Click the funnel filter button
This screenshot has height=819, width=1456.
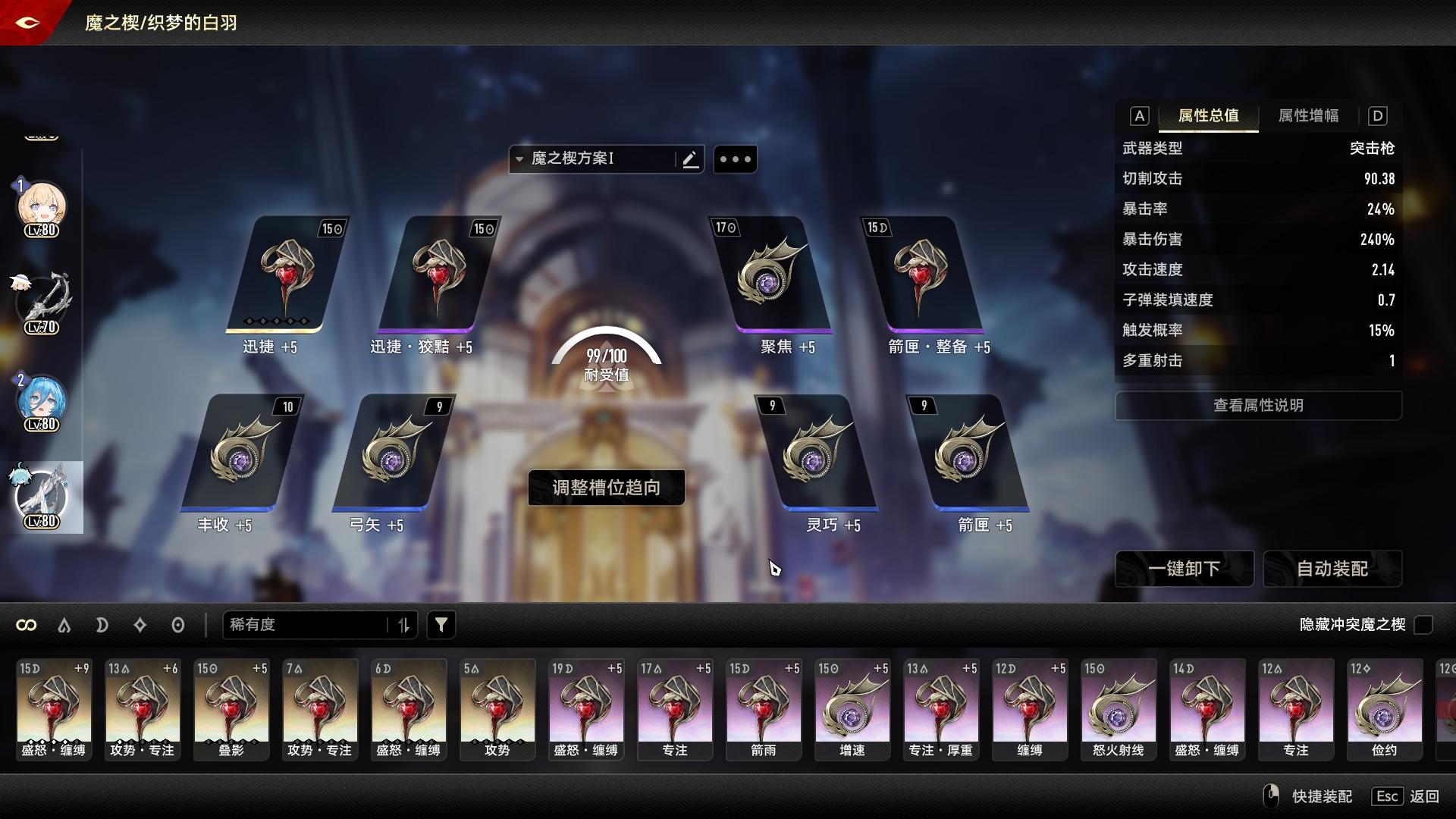coord(441,625)
